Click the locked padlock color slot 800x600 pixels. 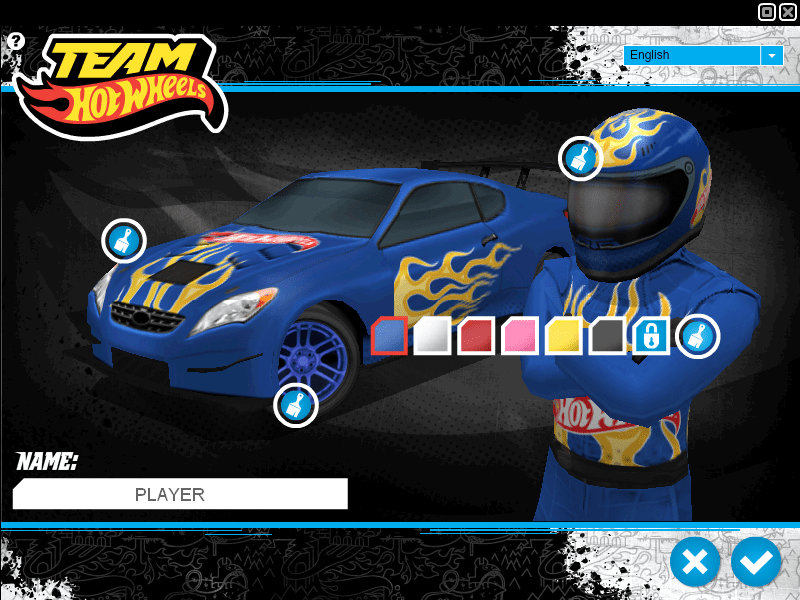[x=650, y=336]
